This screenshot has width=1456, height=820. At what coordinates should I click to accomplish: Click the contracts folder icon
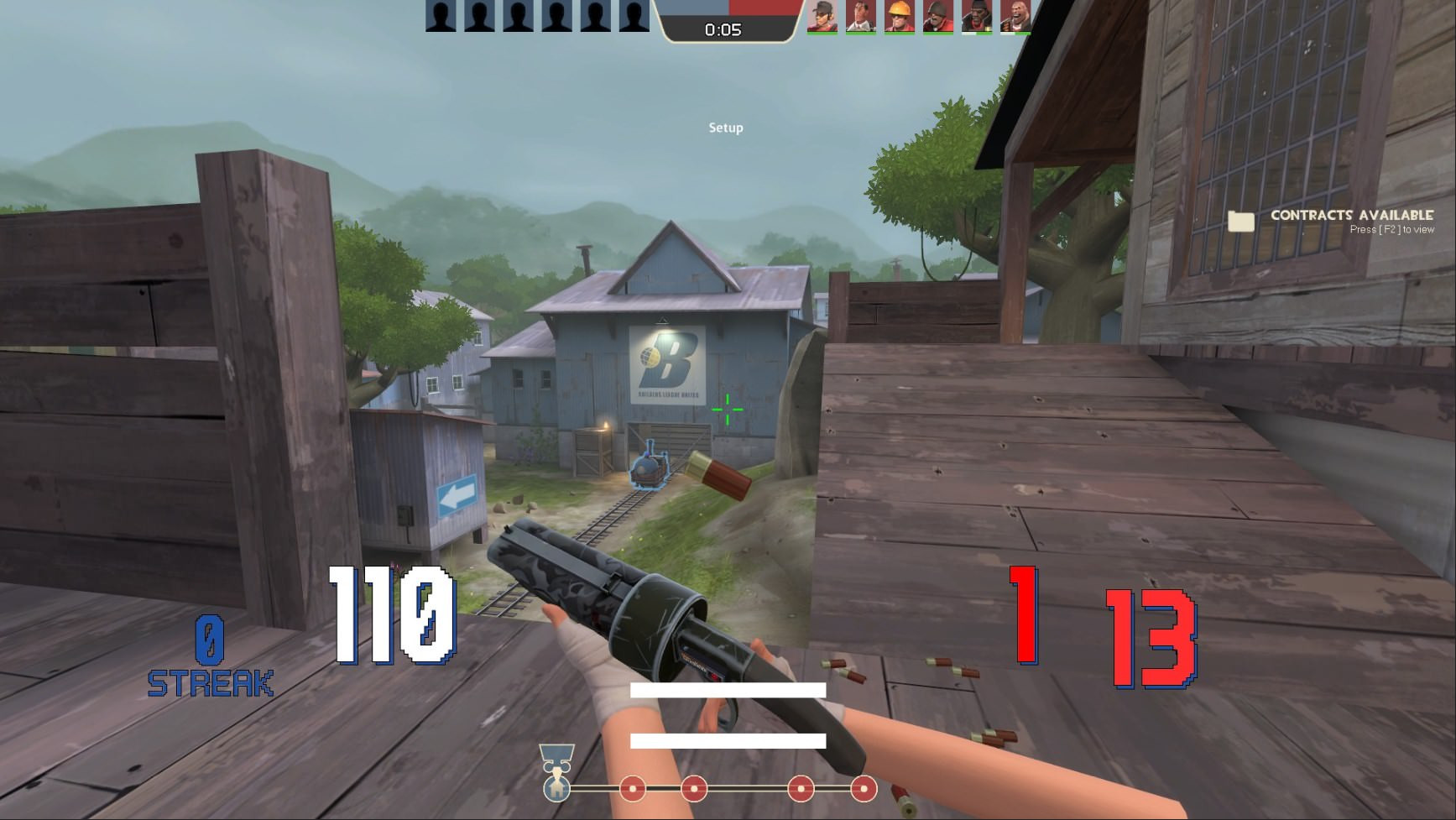click(x=1243, y=221)
